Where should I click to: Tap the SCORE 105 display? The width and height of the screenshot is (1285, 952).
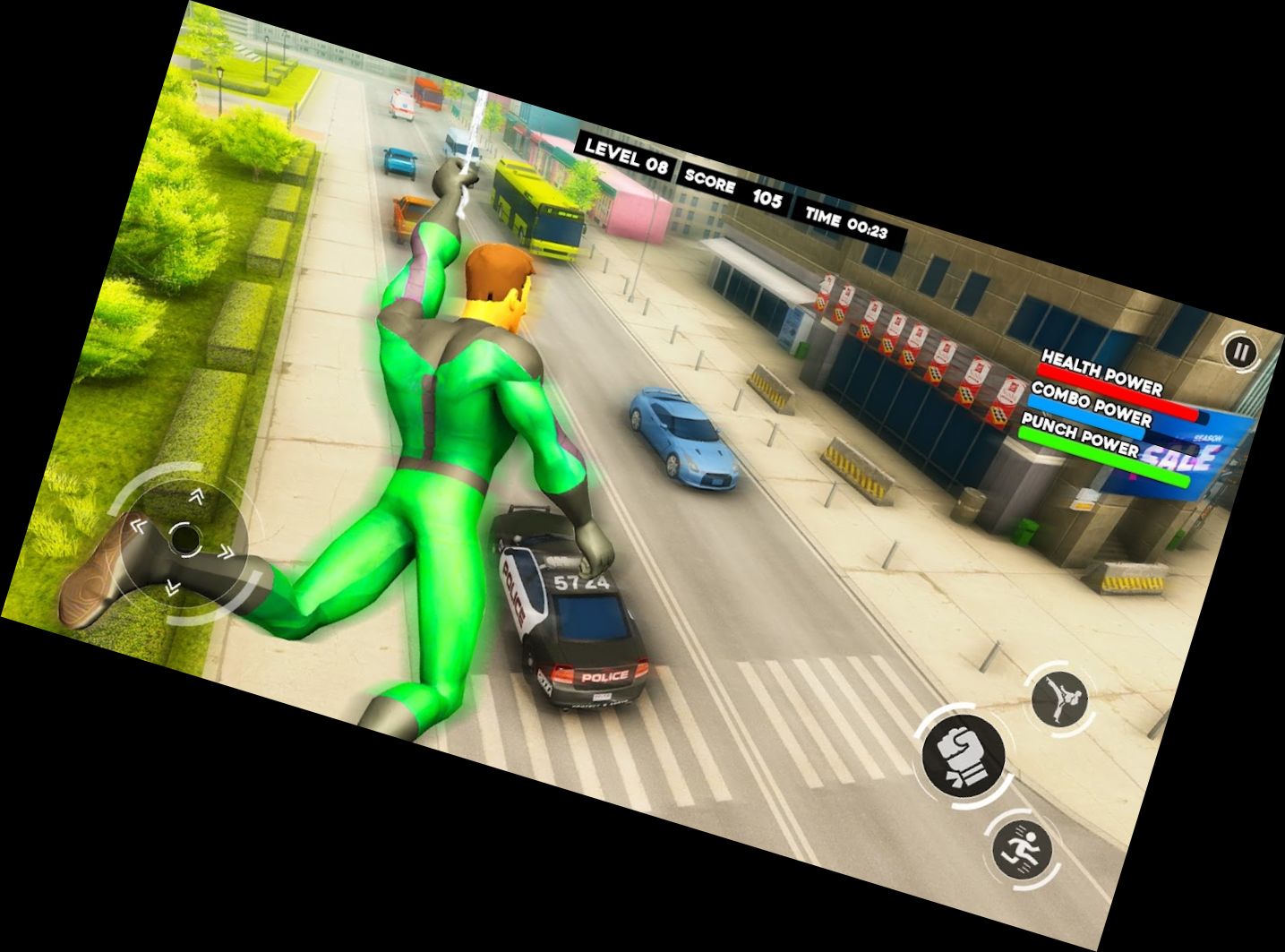click(736, 184)
